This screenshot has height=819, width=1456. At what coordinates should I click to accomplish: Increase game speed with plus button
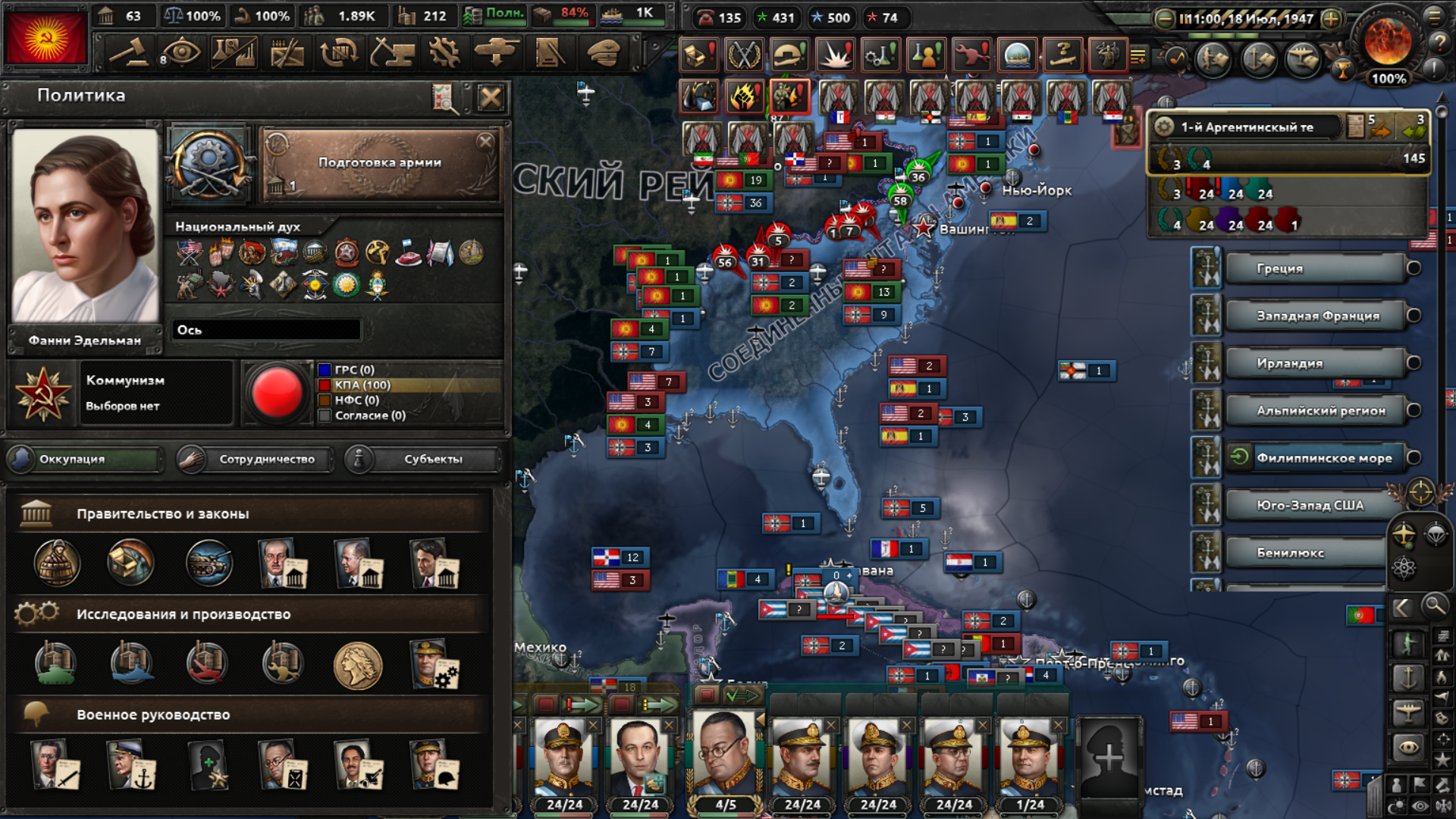(x=1331, y=19)
